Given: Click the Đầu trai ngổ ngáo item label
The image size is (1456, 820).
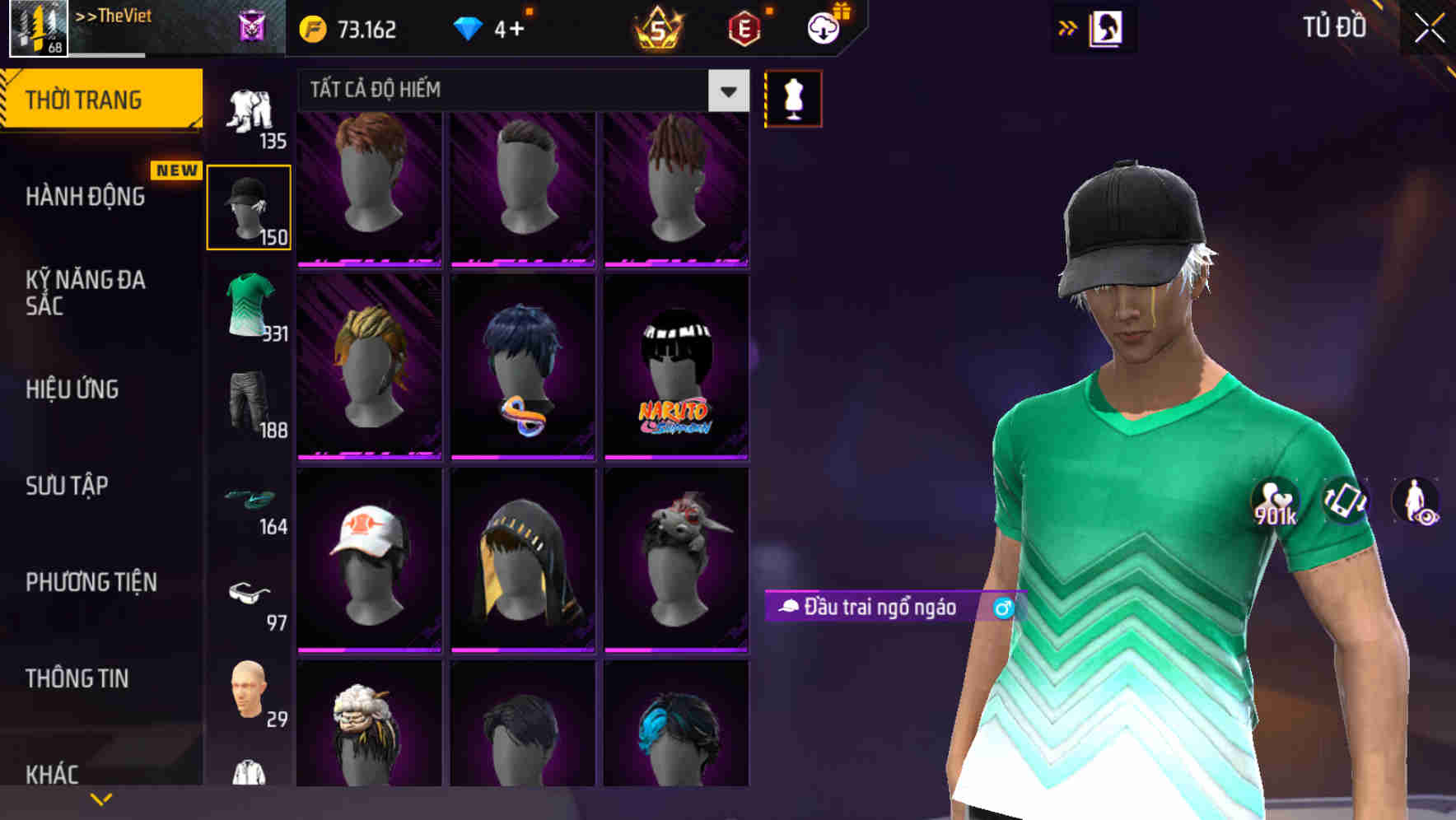Looking at the screenshot, I should 877,609.
